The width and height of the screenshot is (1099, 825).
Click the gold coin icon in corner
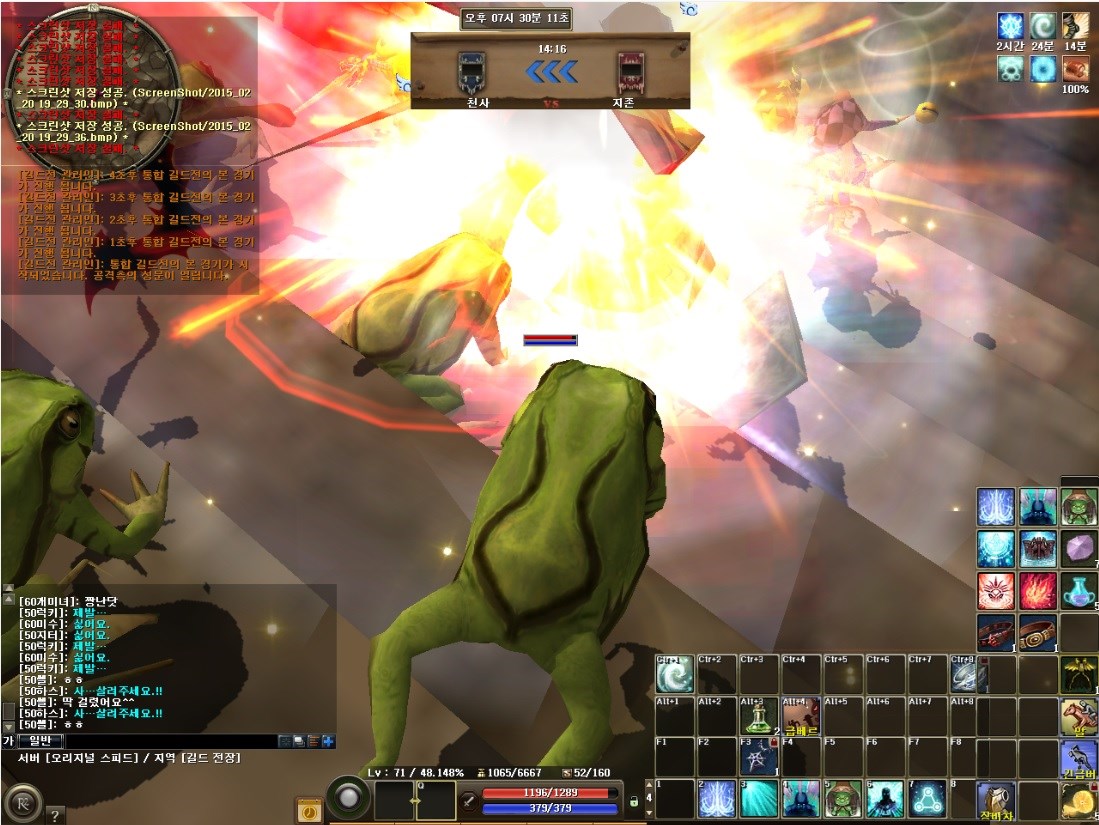pos(1079,801)
